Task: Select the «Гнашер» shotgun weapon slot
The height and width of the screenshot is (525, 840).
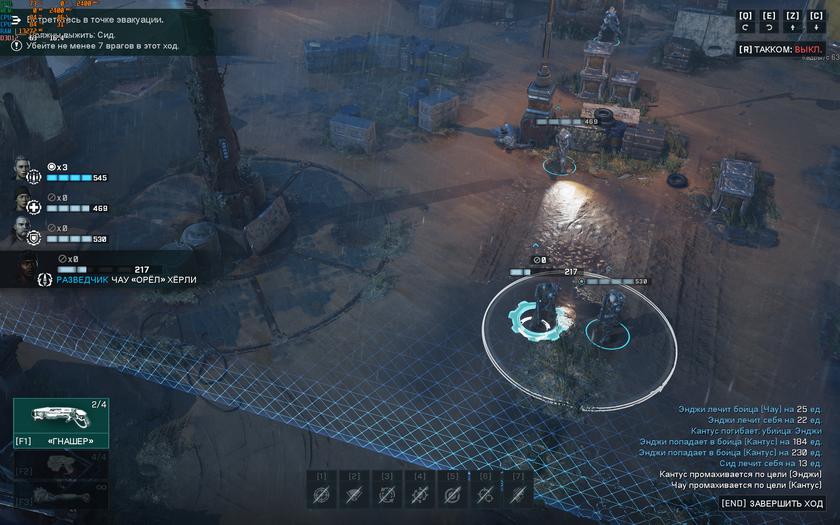Action: 60,422
